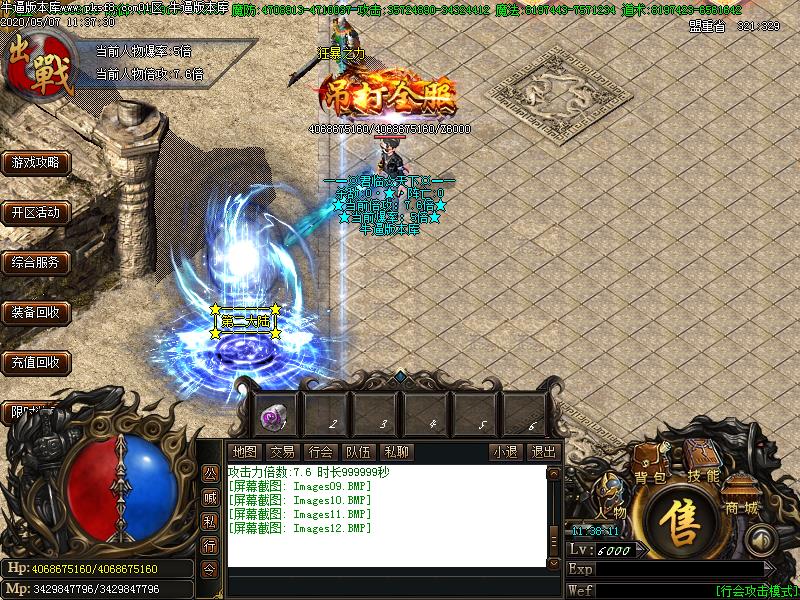Image resolution: width=800 pixels, height=600 pixels.
Task: Open the 装备回收 equipment recycling menu
Action: [35, 312]
